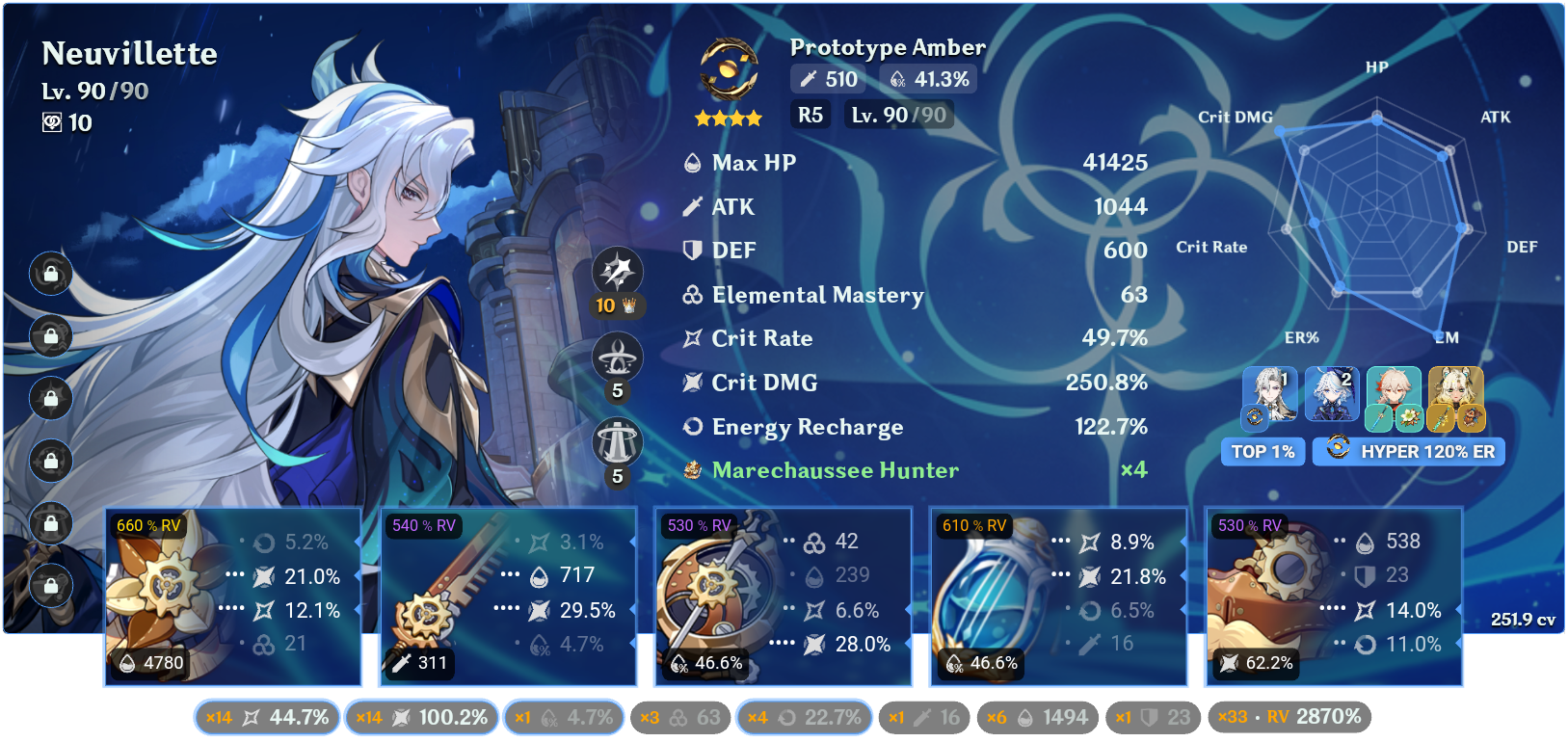
Task: Click the Crit Rate icon in the bottom roll summary
Action: coord(251,717)
